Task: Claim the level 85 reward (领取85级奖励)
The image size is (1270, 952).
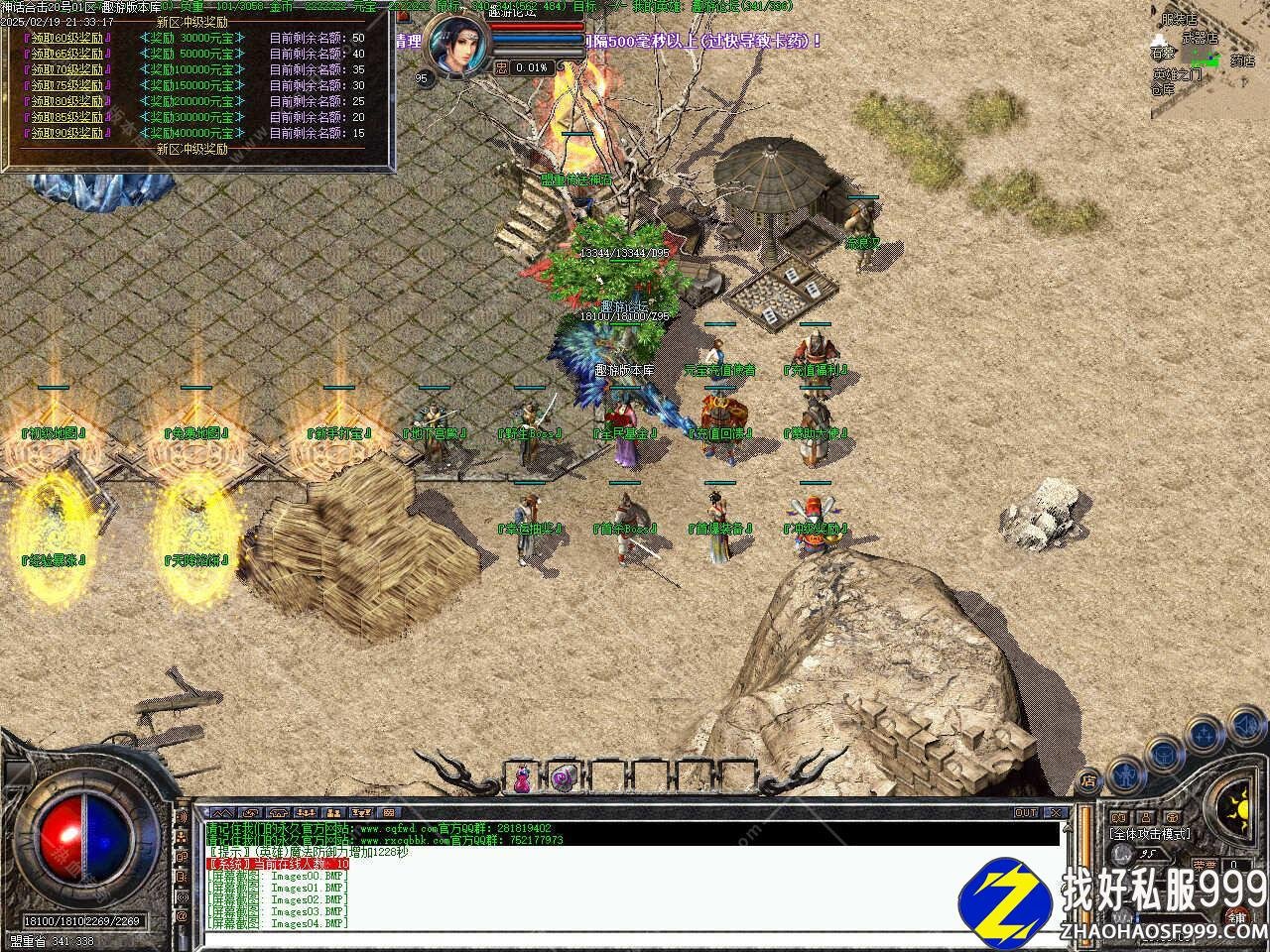Action: point(71,117)
